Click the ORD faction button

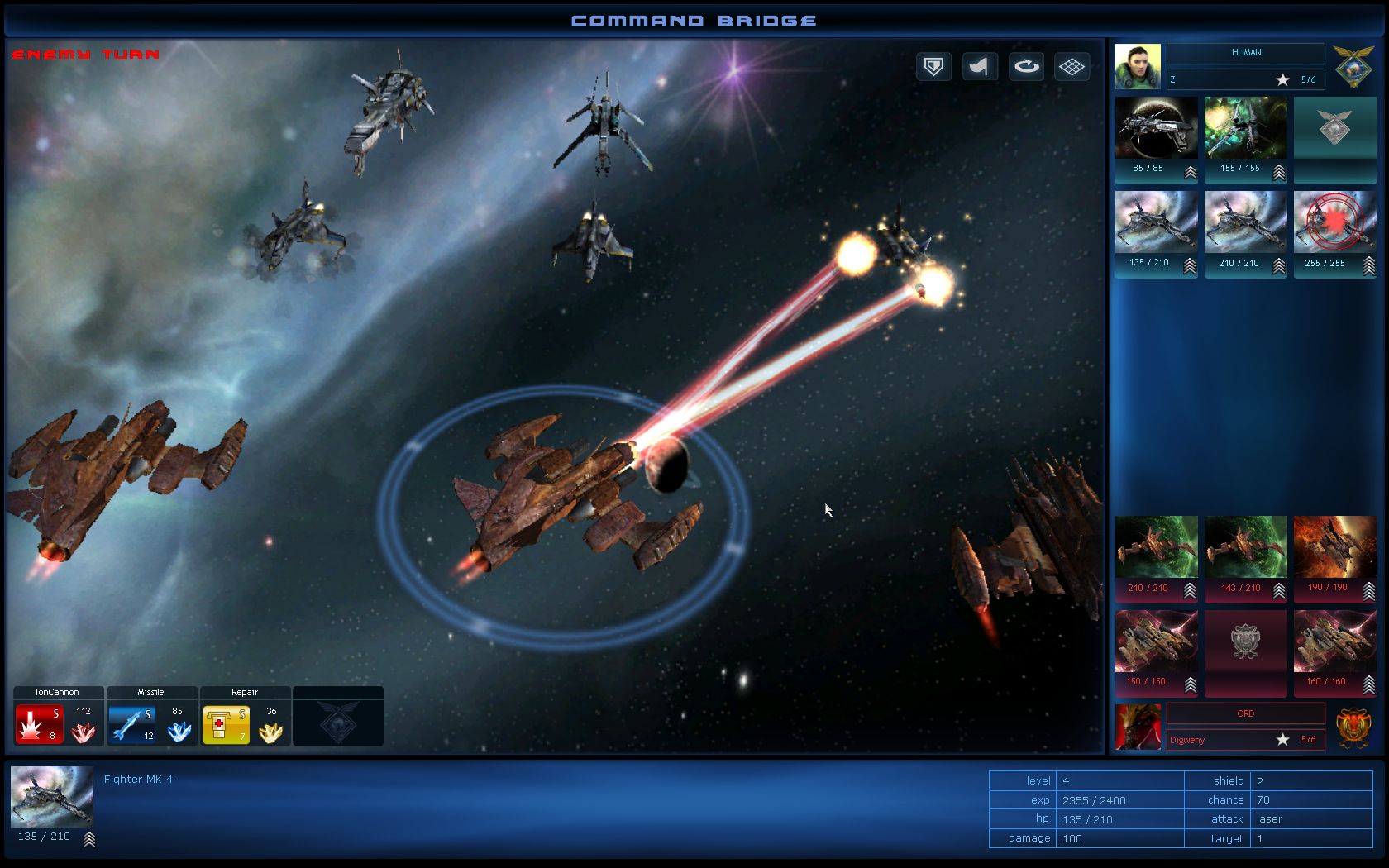1244,713
